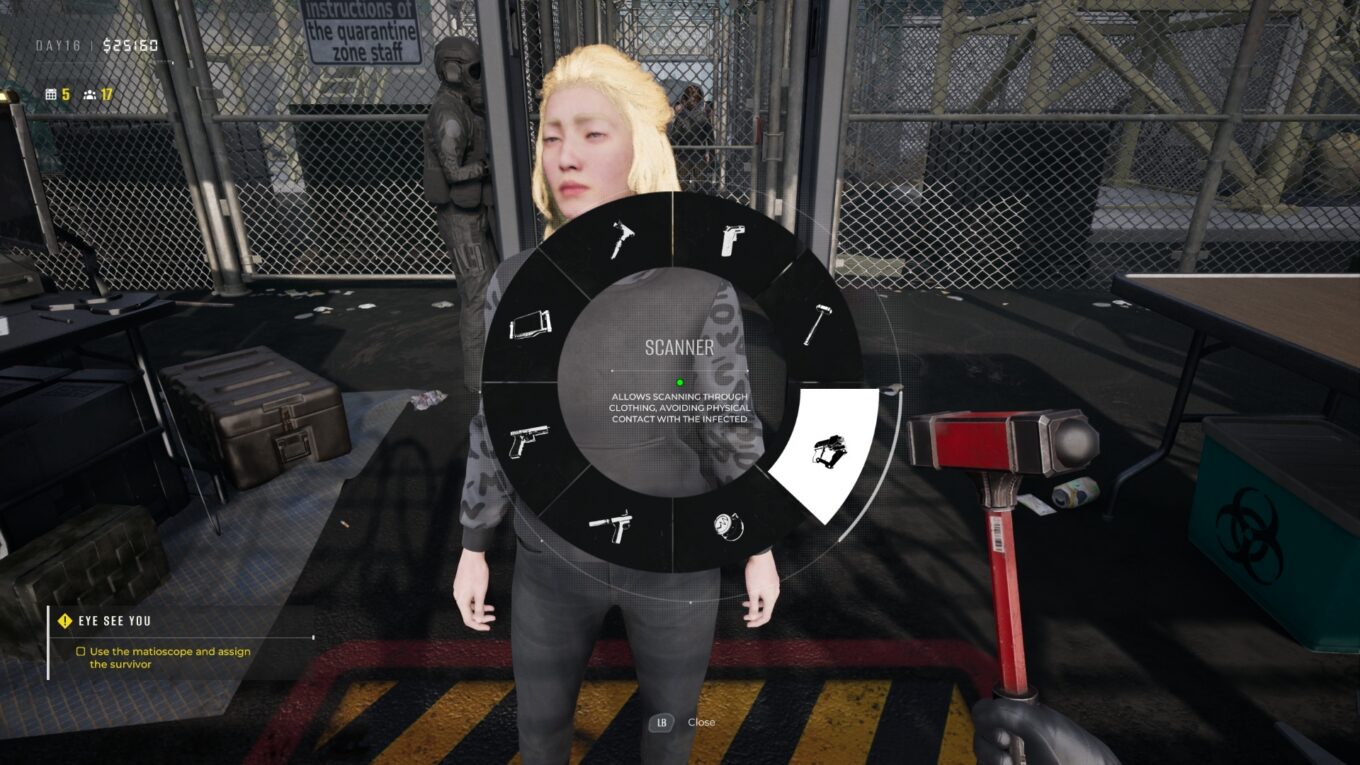Image resolution: width=1360 pixels, height=765 pixels.
Task: Select the grenade on the radial wheel
Action: (x=729, y=528)
